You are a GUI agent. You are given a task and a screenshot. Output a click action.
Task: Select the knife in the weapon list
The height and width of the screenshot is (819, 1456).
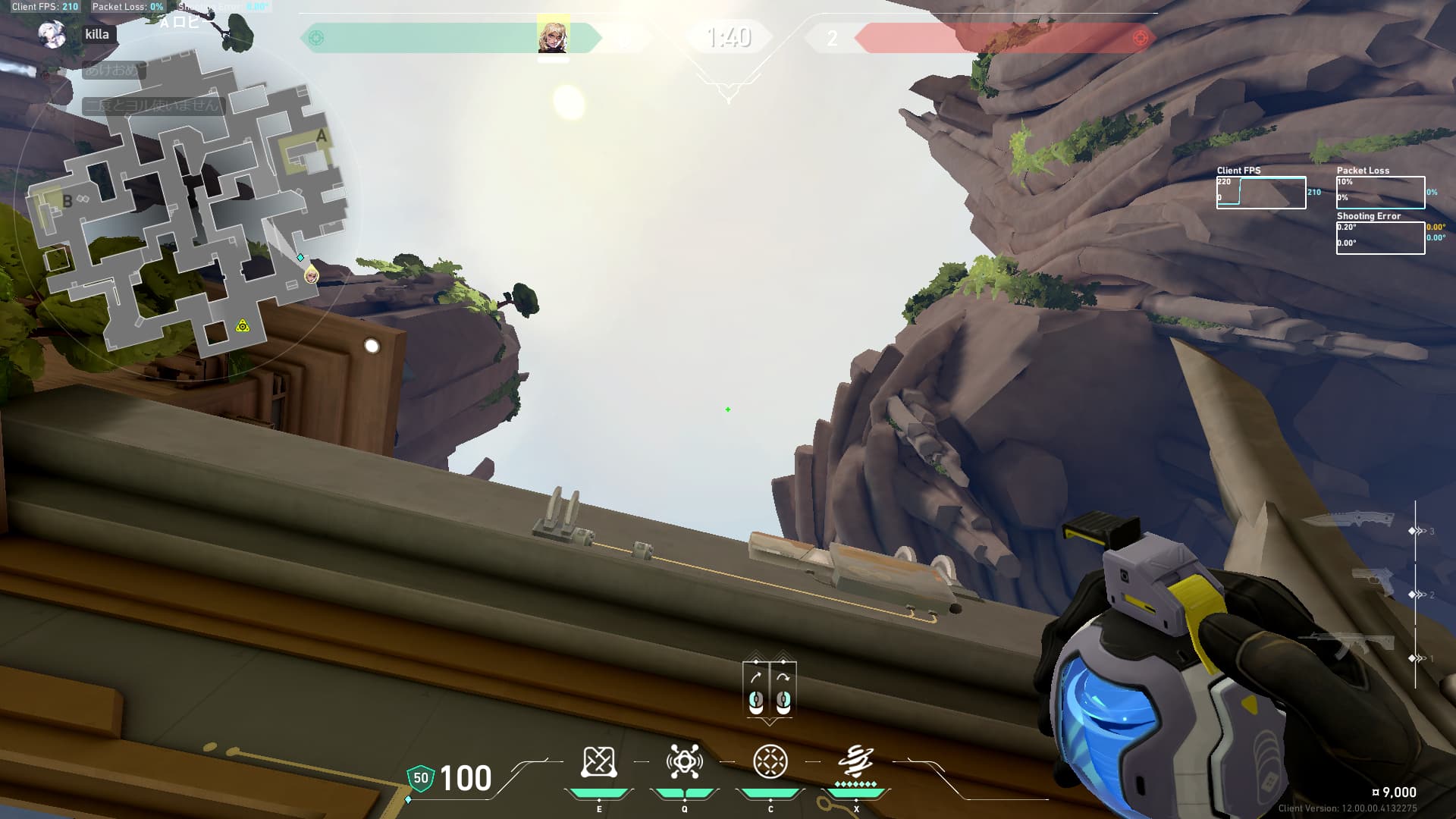1349,521
